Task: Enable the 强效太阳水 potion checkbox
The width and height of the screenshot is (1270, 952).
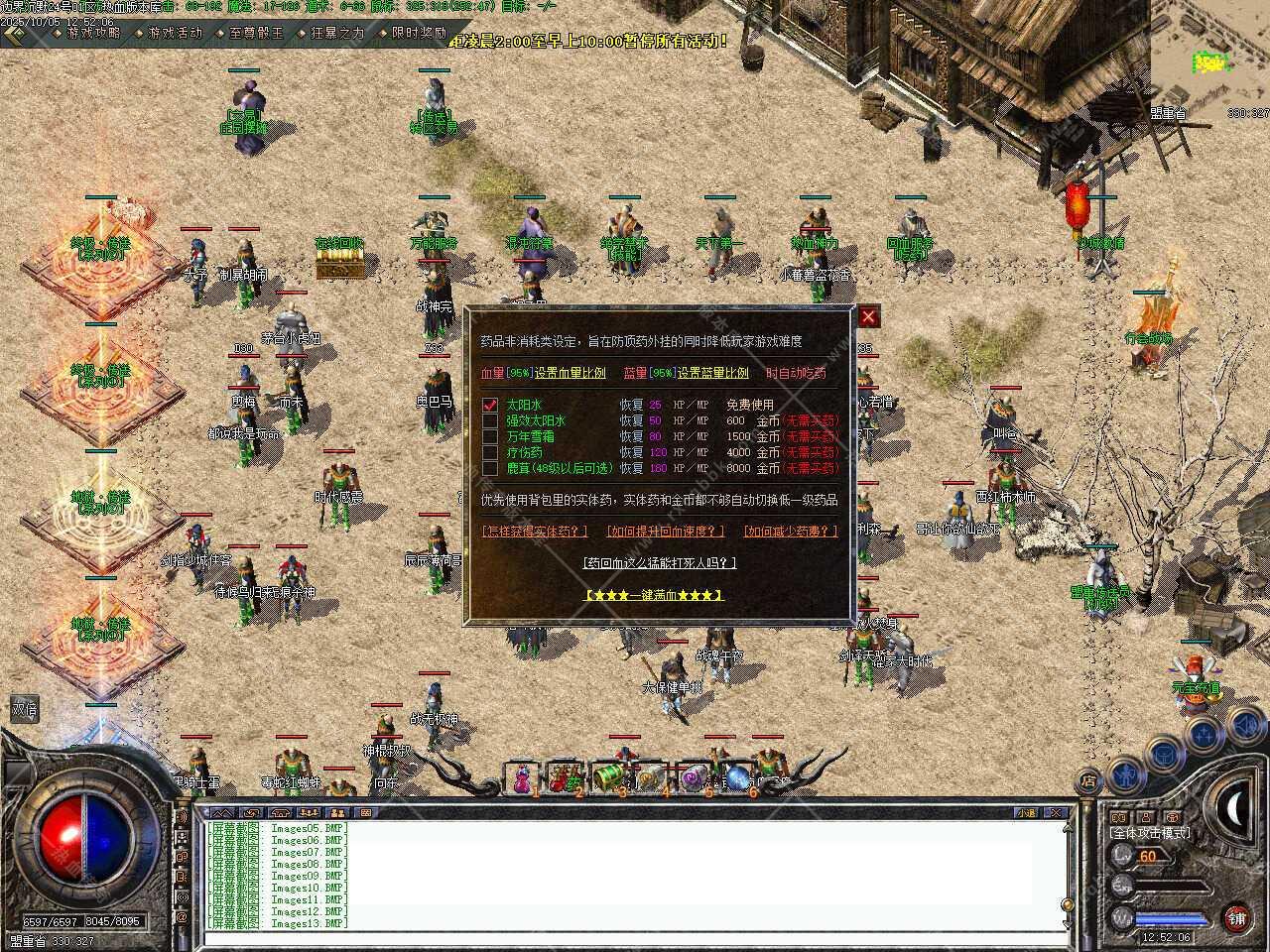Action: (489, 420)
